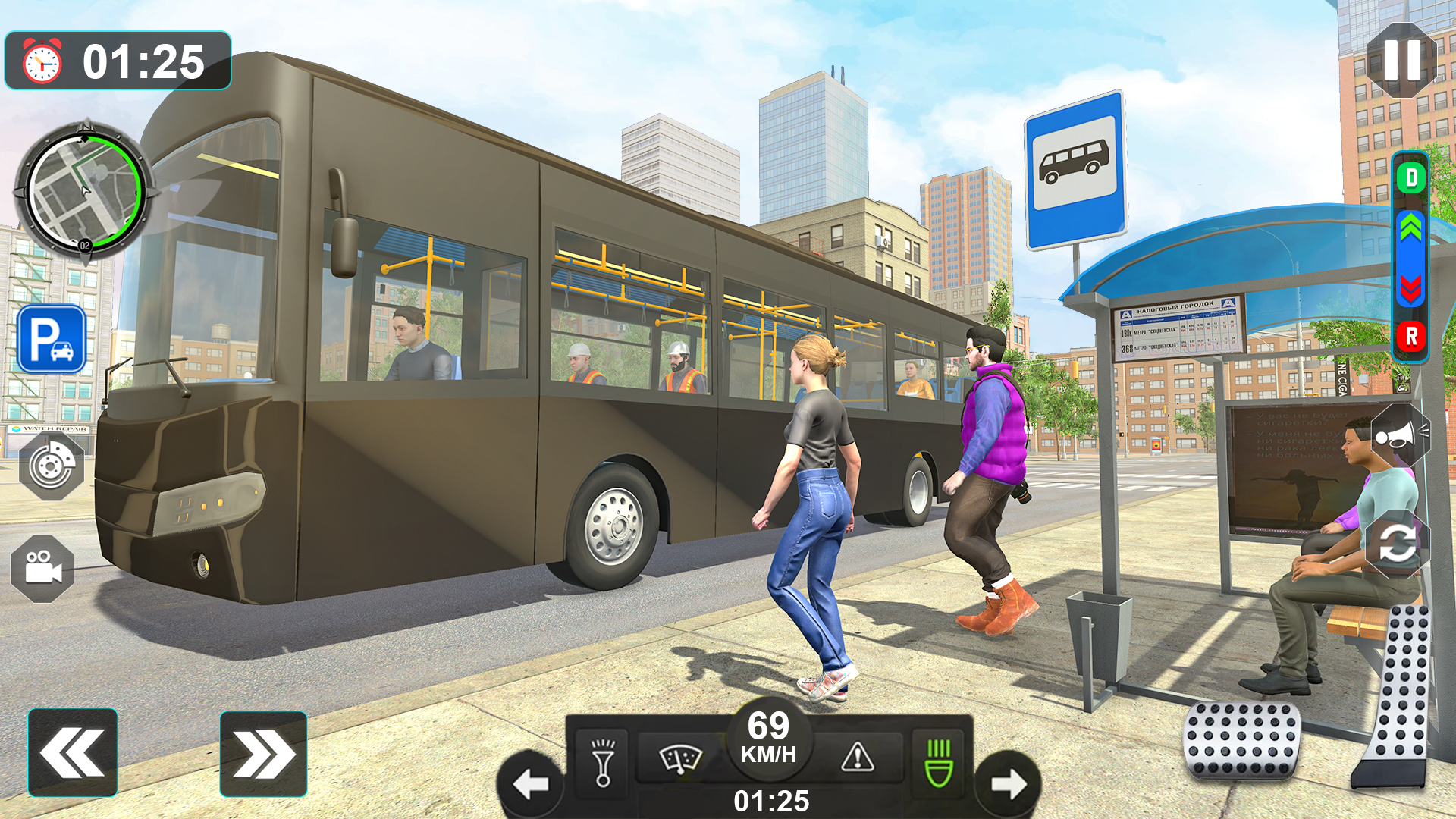Signal right with the arrow indicator
The width and height of the screenshot is (1456, 819).
(x=1008, y=784)
